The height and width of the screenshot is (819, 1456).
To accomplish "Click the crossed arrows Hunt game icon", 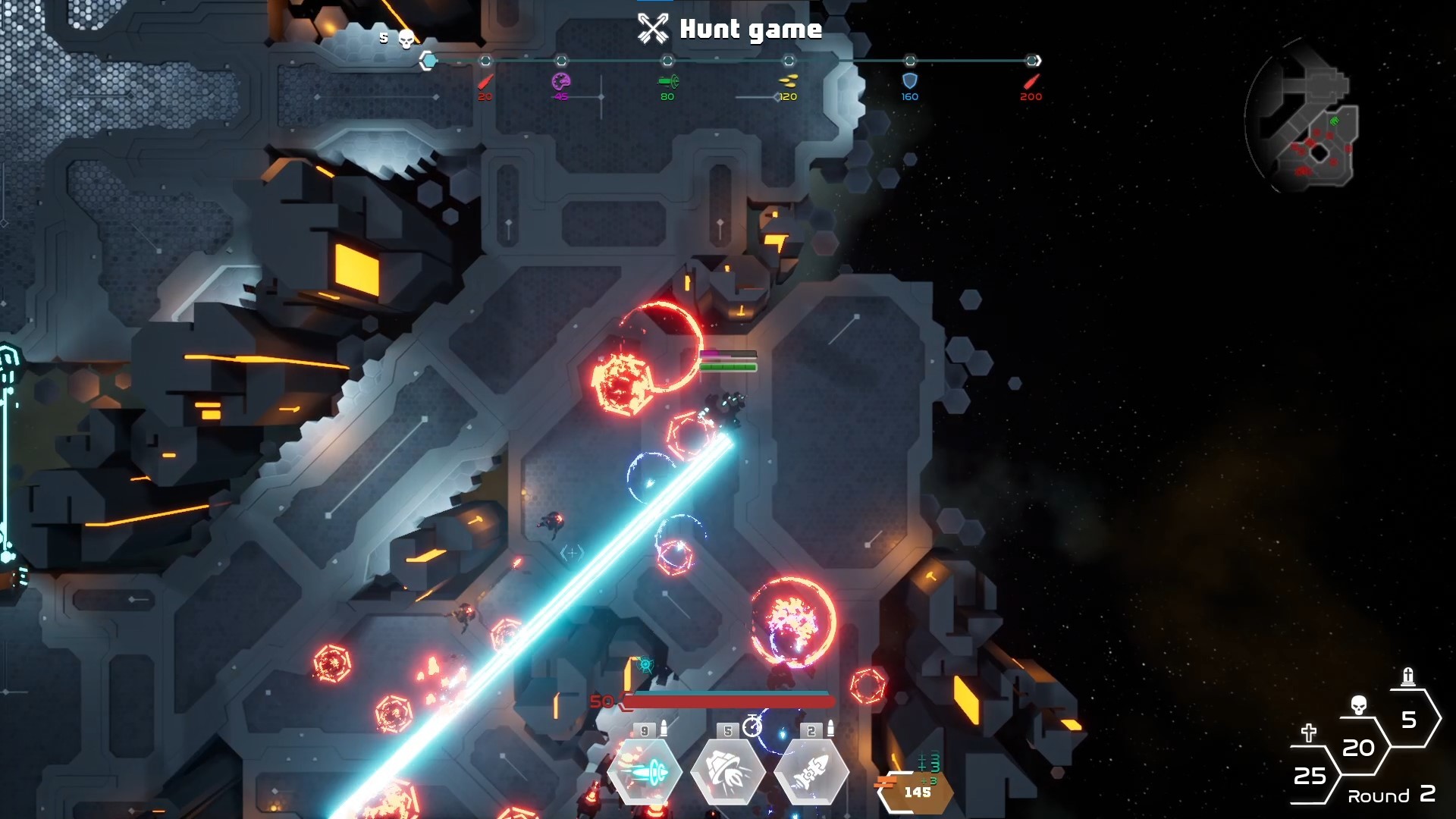I will [653, 27].
